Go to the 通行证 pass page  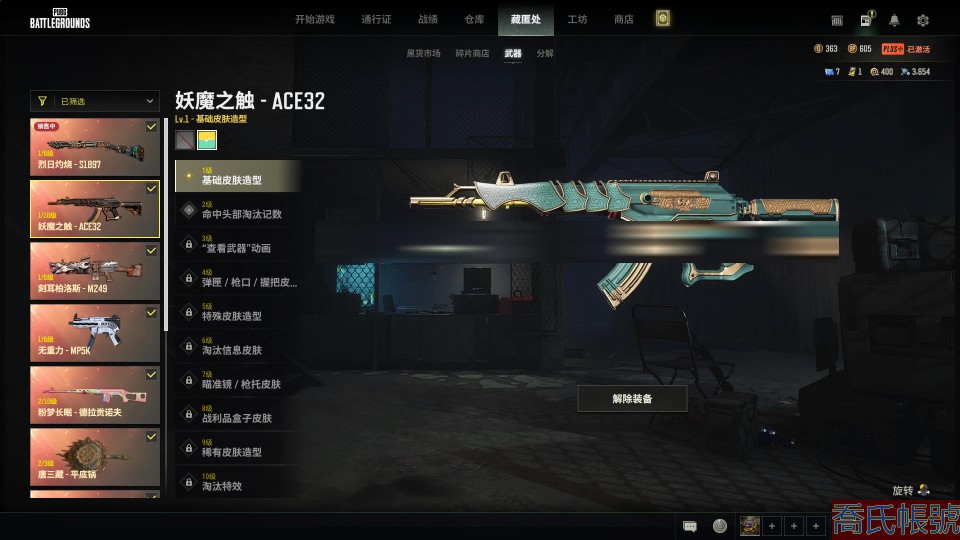point(376,19)
